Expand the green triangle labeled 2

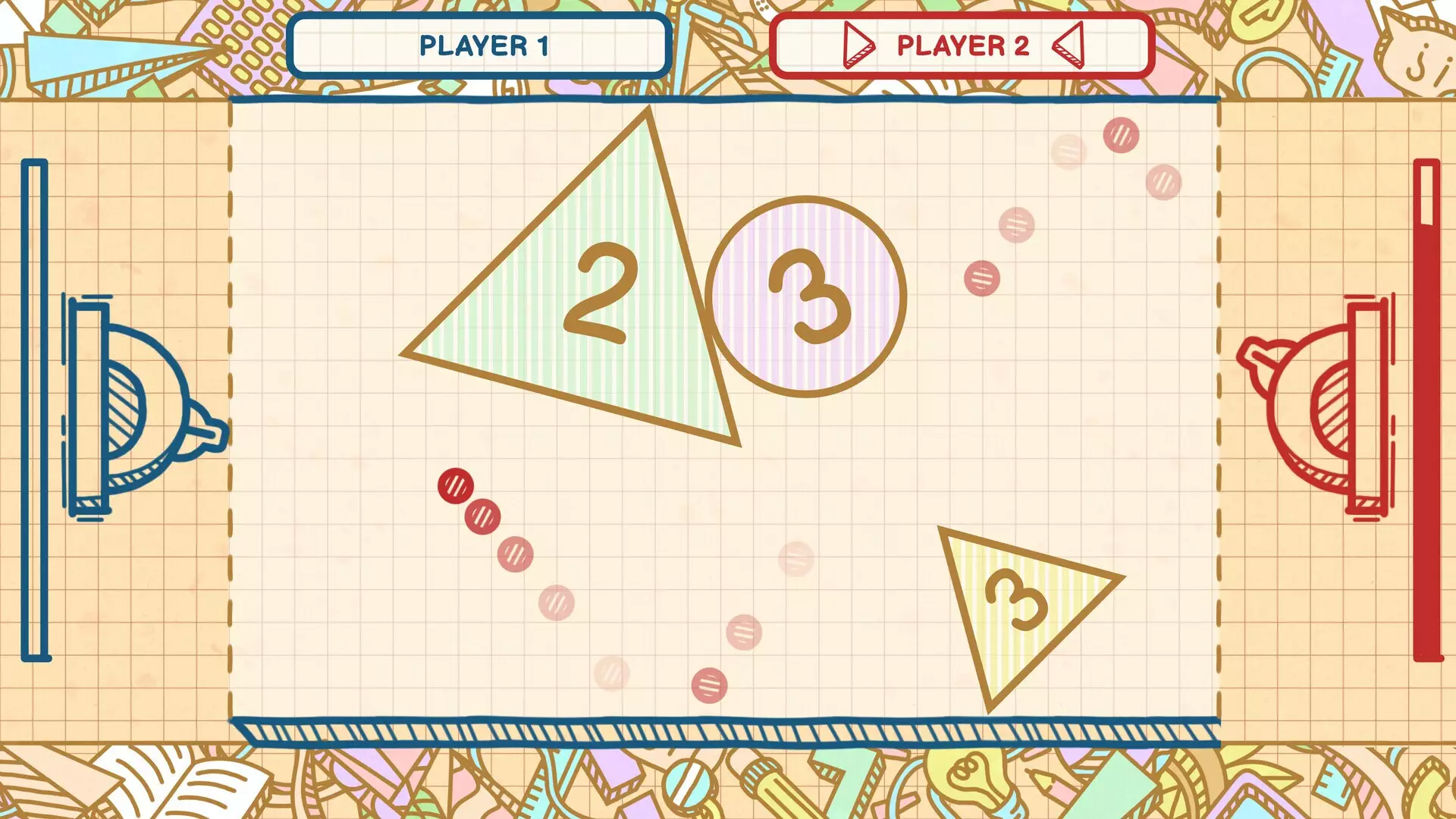[x=599, y=296]
